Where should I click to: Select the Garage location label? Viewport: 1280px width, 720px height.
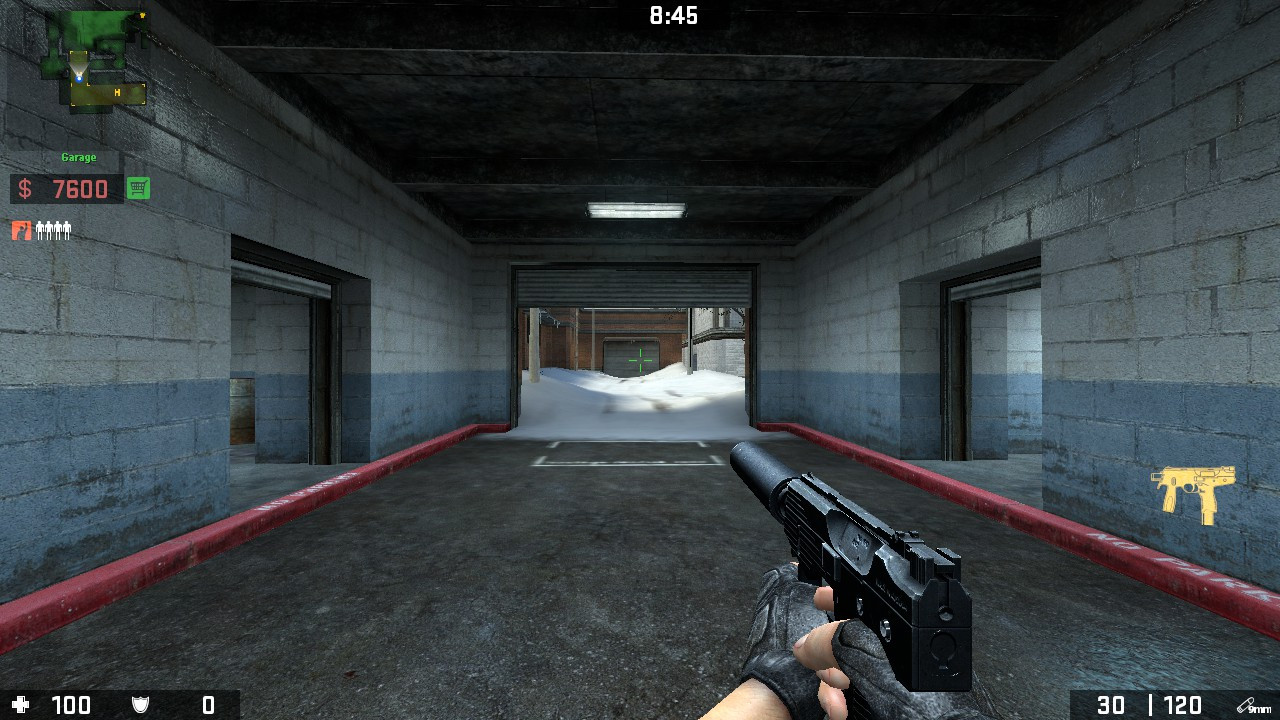[x=78, y=157]
